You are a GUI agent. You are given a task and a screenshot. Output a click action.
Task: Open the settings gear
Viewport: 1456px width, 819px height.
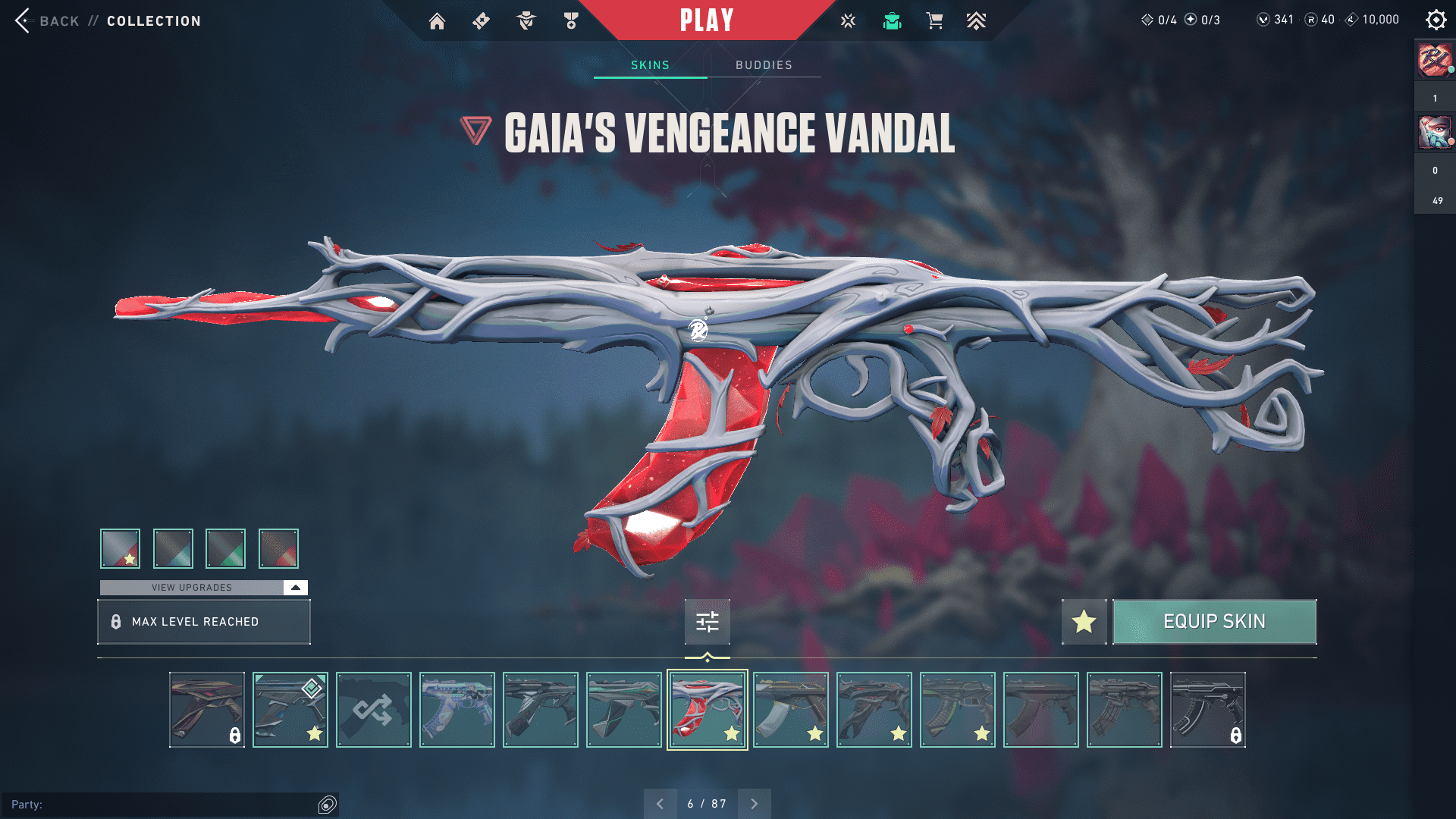click(1436, 20)
